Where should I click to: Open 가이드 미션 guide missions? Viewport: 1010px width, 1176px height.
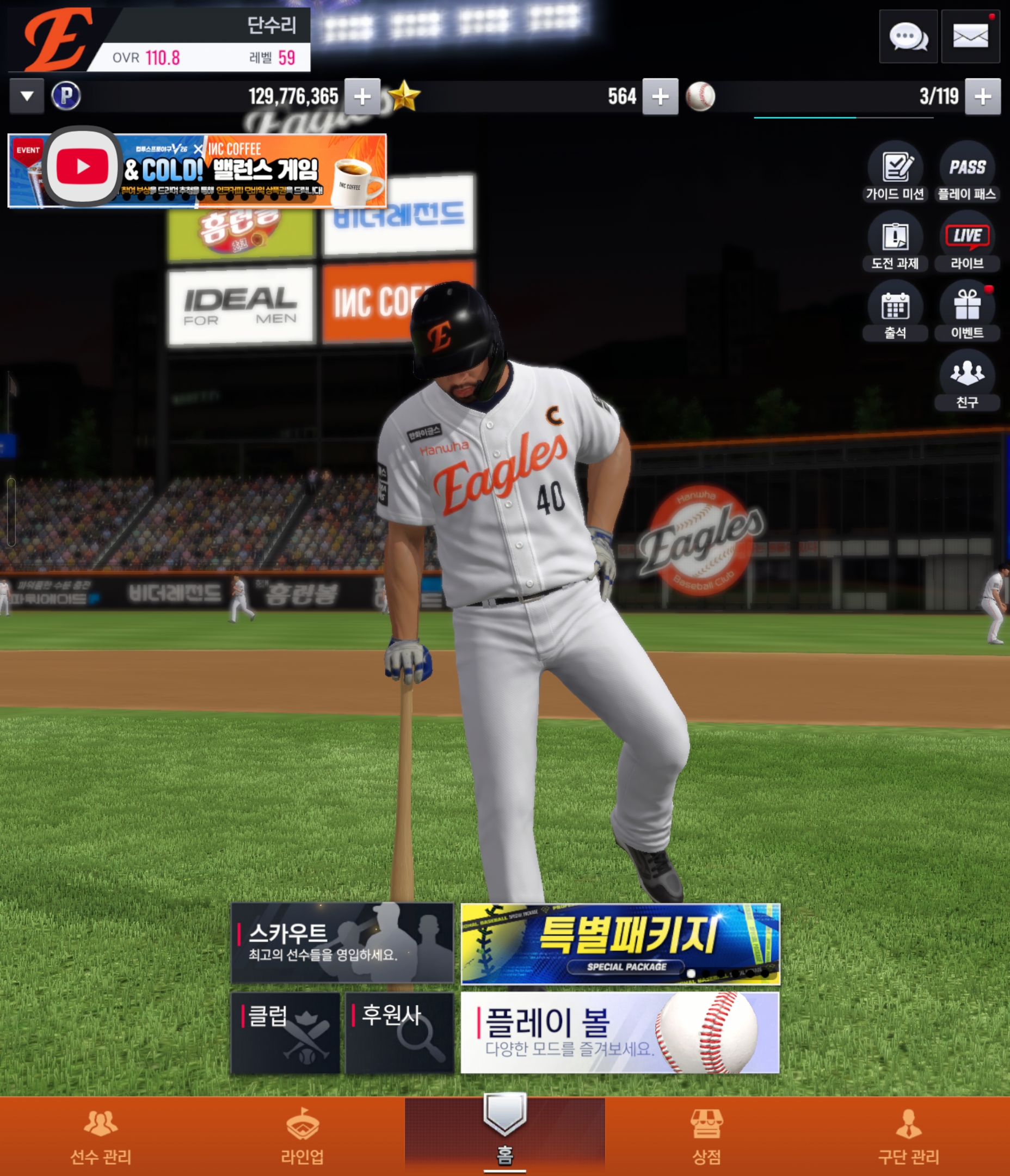895,172
